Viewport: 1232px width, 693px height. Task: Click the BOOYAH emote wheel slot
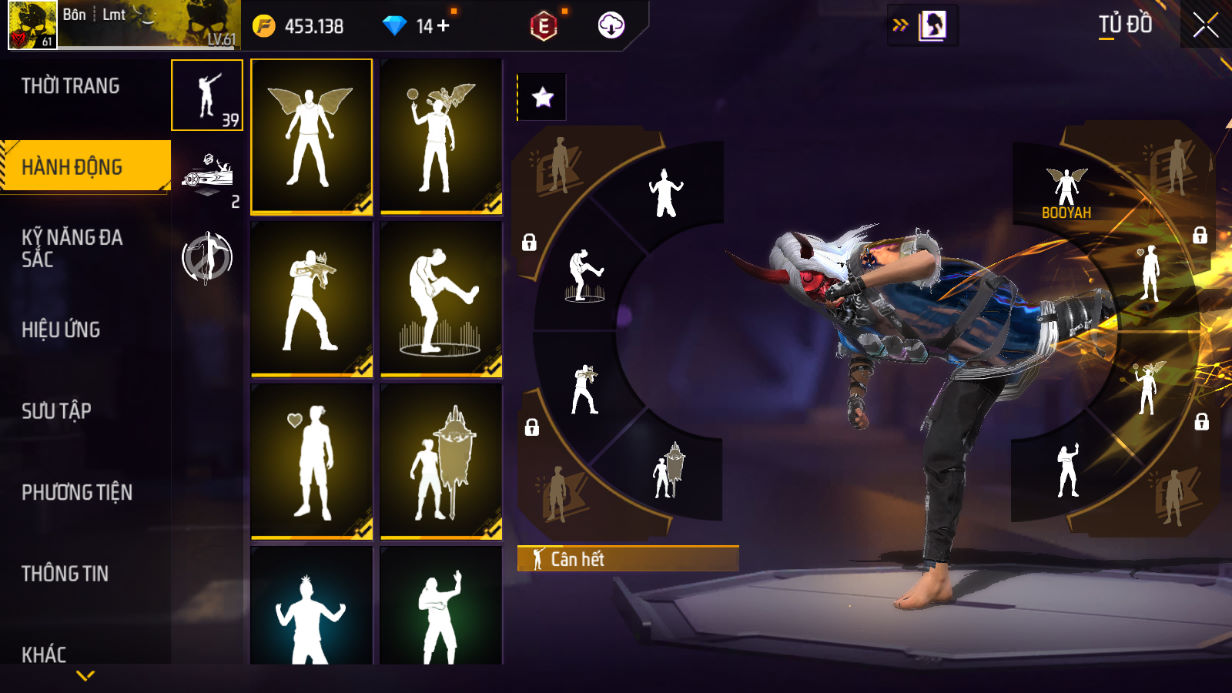point(1066,192)
